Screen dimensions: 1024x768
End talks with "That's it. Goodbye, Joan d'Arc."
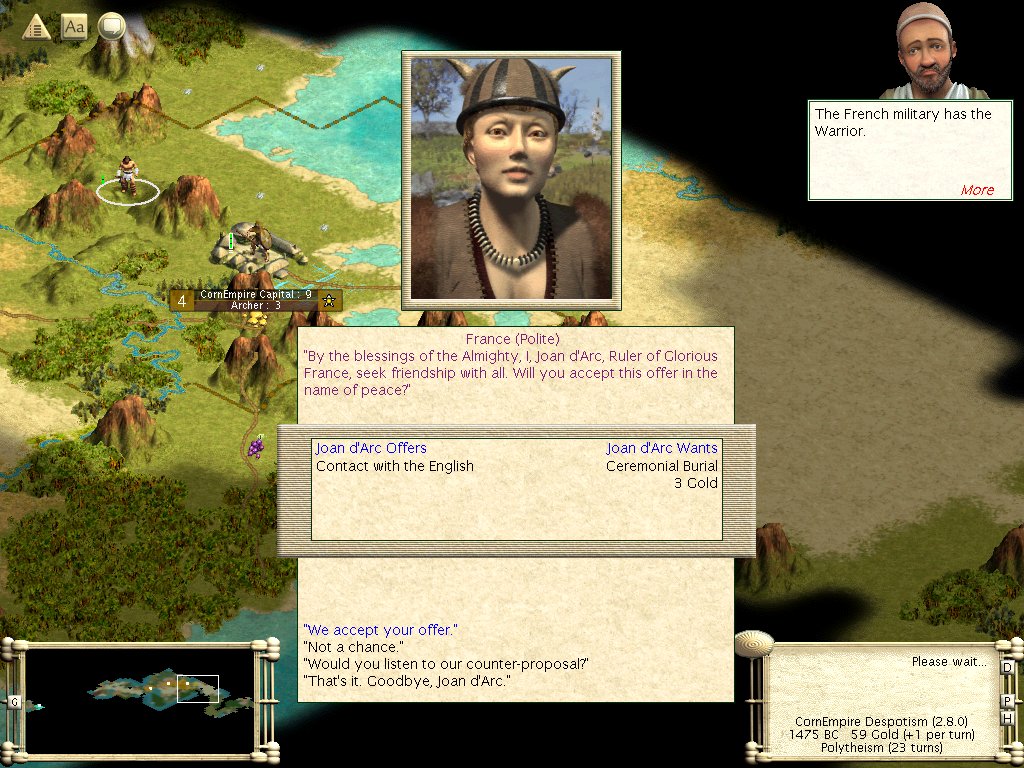406,681
